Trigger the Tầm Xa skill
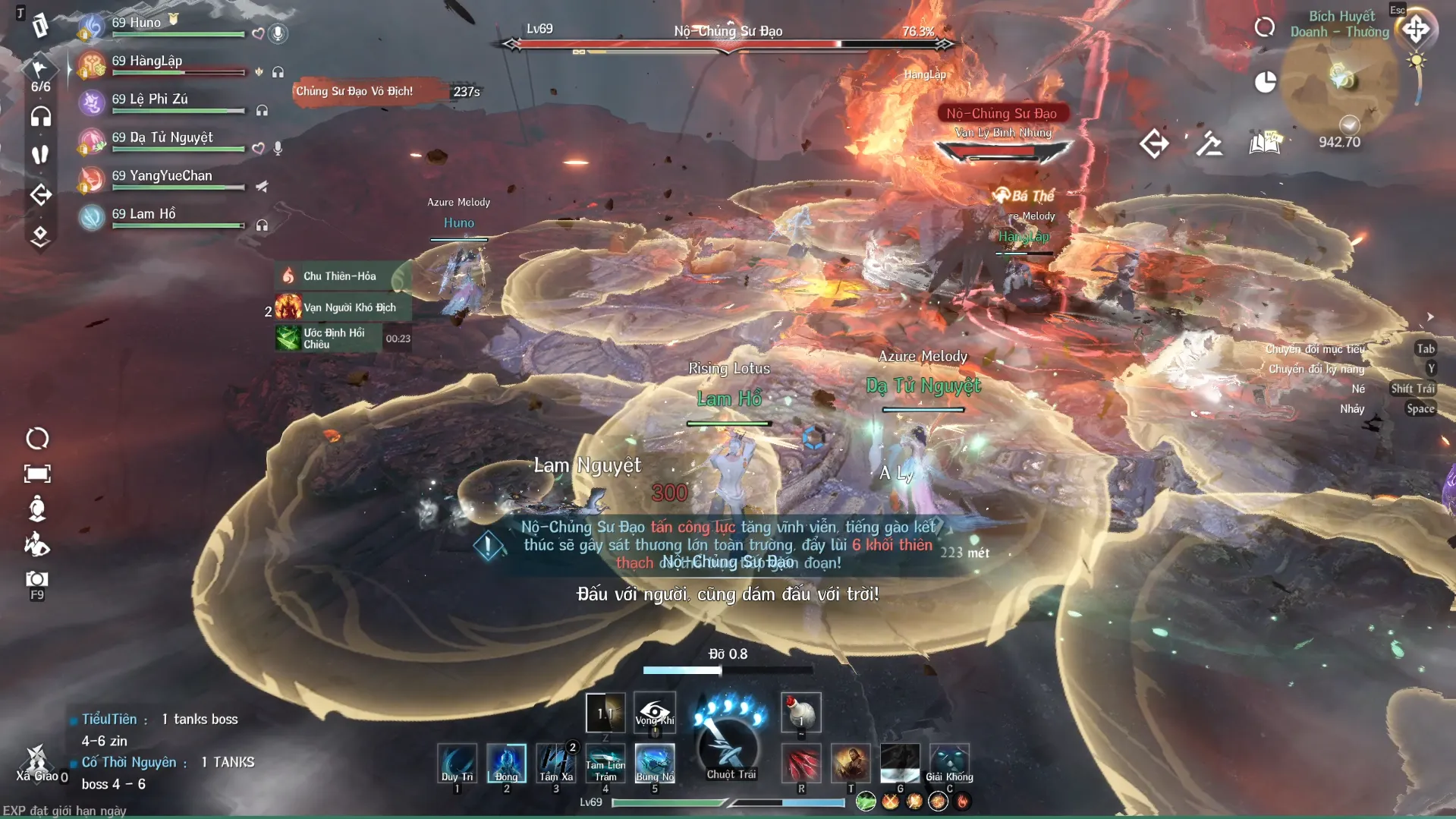The height and width of the screenshot is (819, 1456). 555,762
